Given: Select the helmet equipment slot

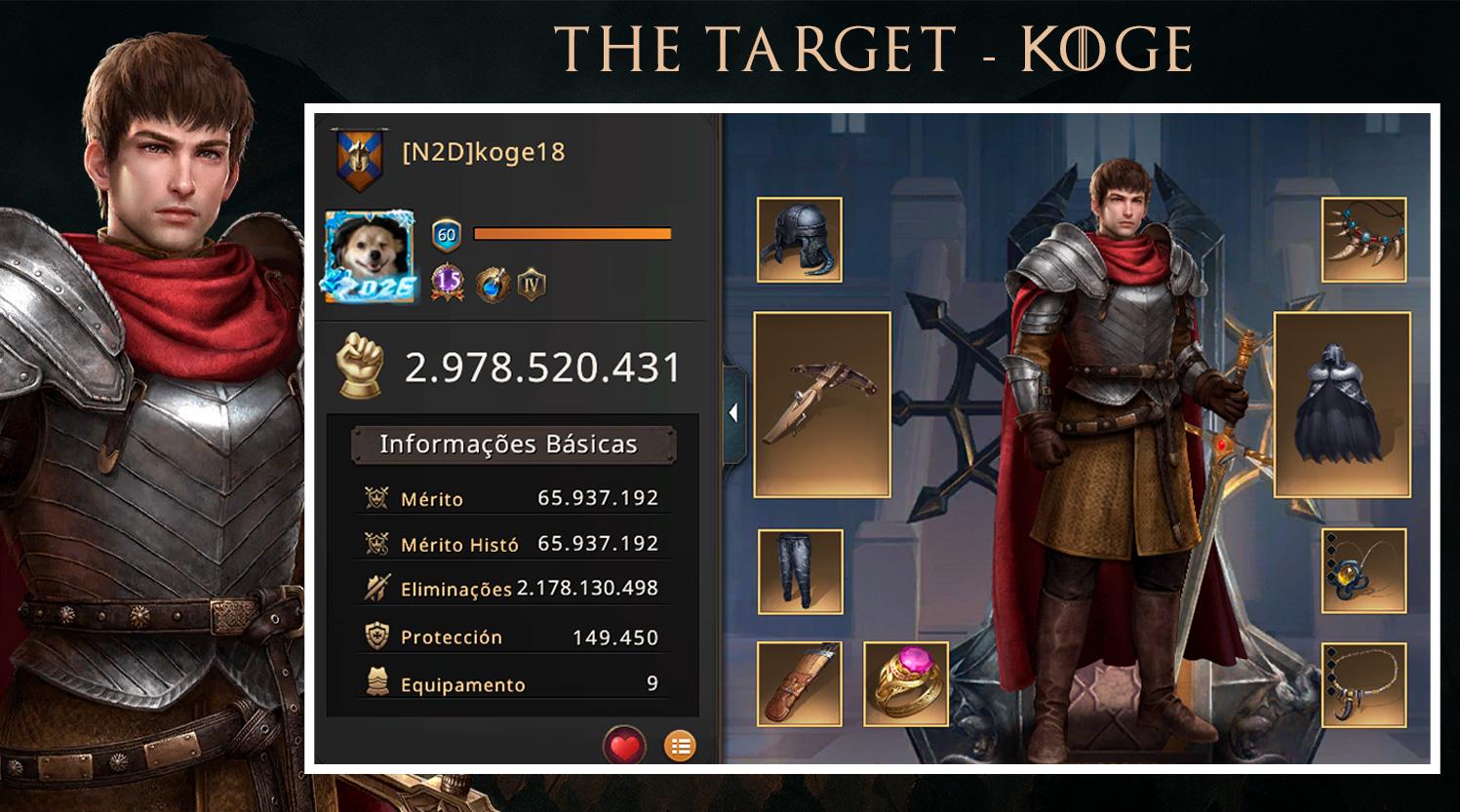Looking at the screenshot, I should (800, 240).
